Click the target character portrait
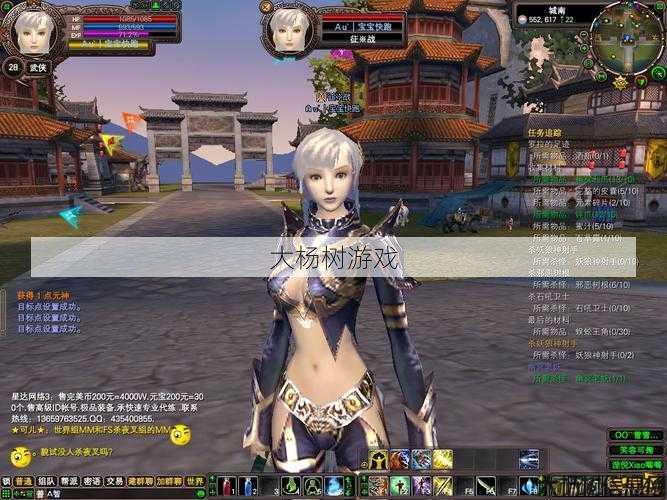Screen dimensions: 667x500 coord(289,31)
